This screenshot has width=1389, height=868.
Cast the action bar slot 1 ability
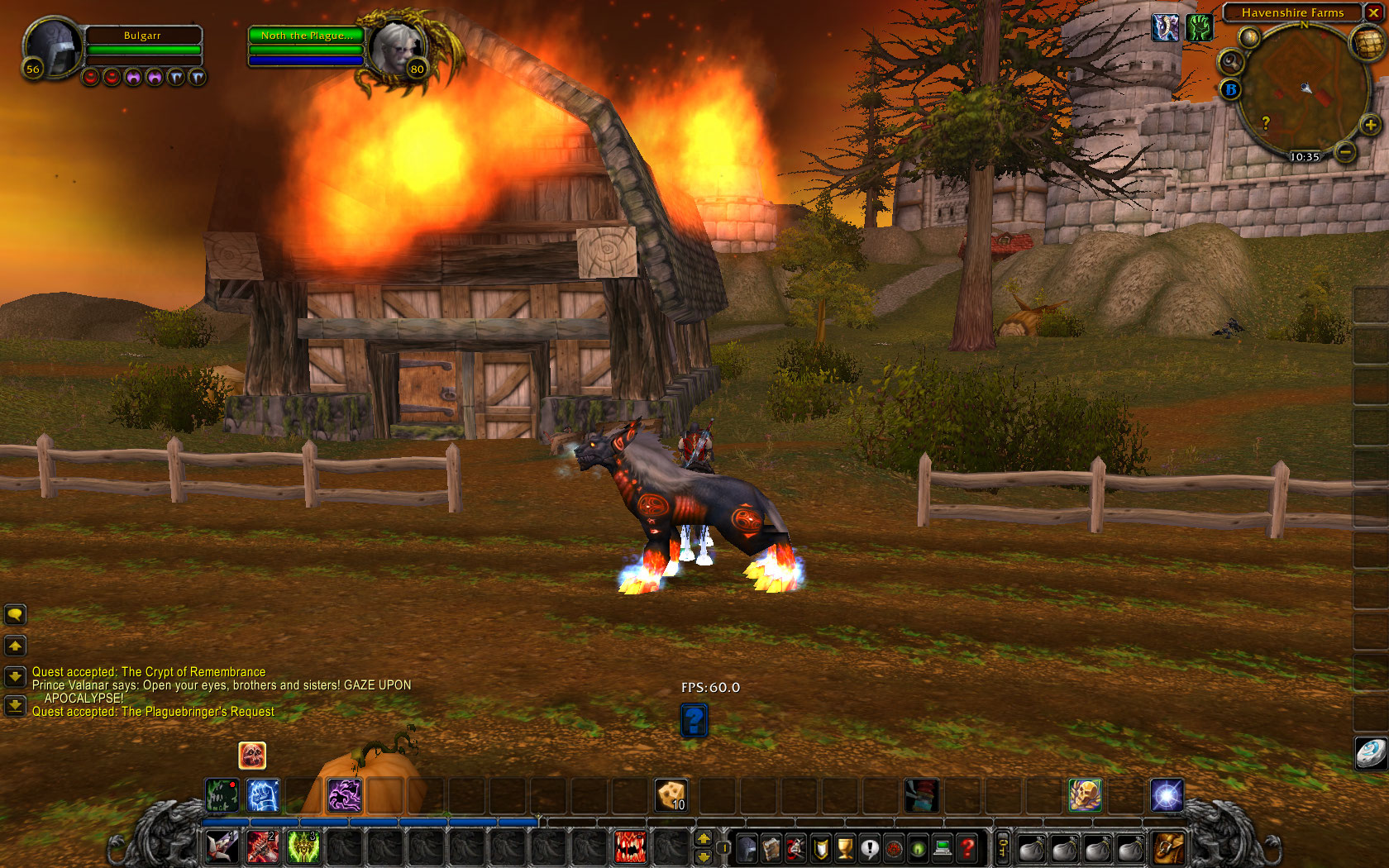pyautogui.click(x=222, y=847)
